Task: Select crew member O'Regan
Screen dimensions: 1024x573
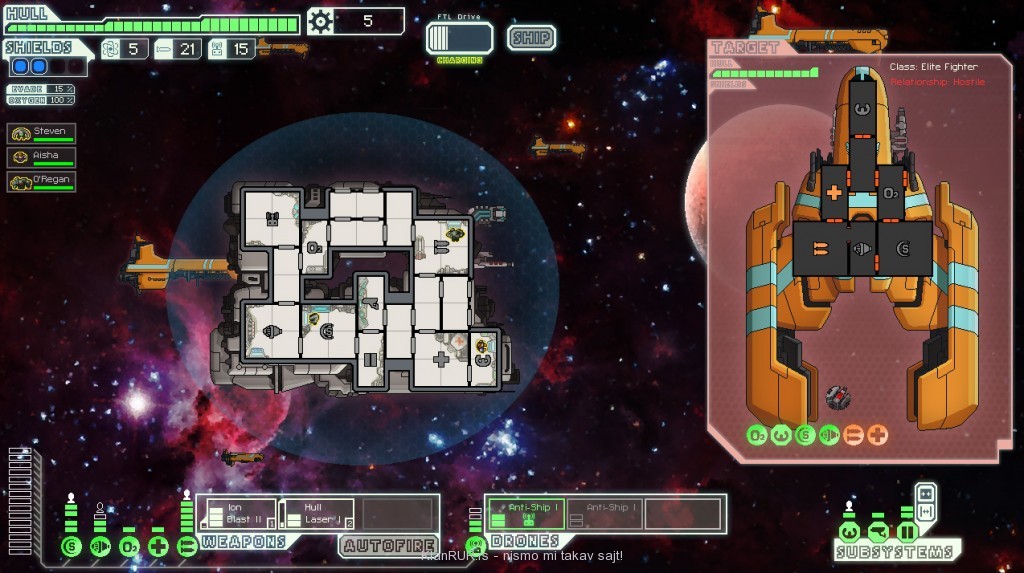Action: pyautogui.click(x=42, y=181)
